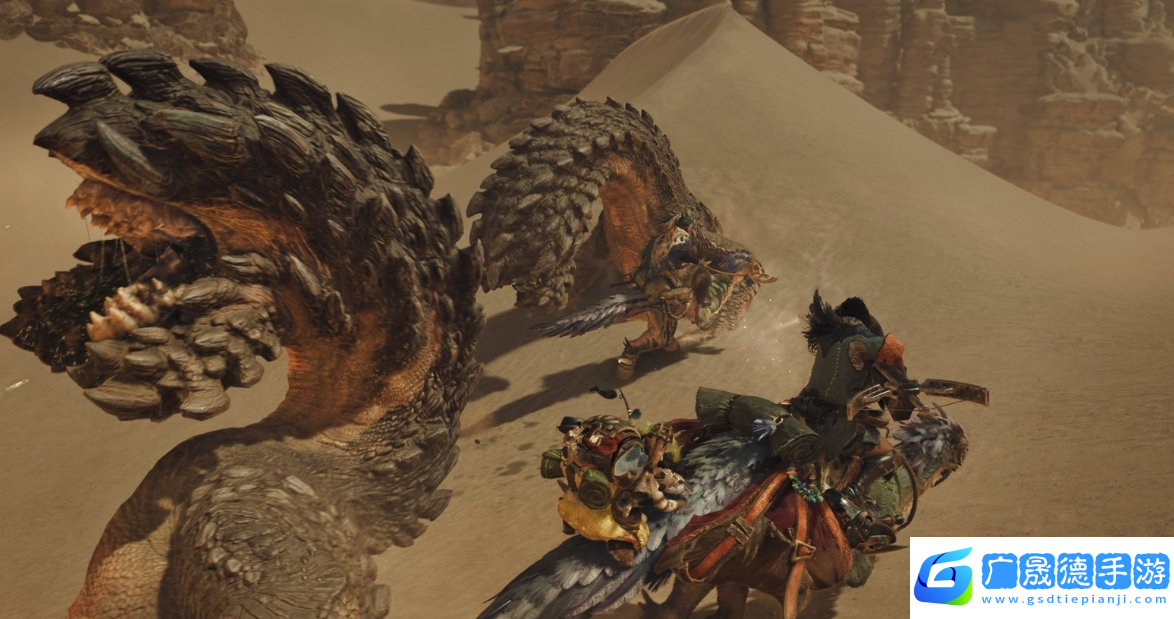Open the www.gsdtiepianji.com watermark link

(1073, 600)
